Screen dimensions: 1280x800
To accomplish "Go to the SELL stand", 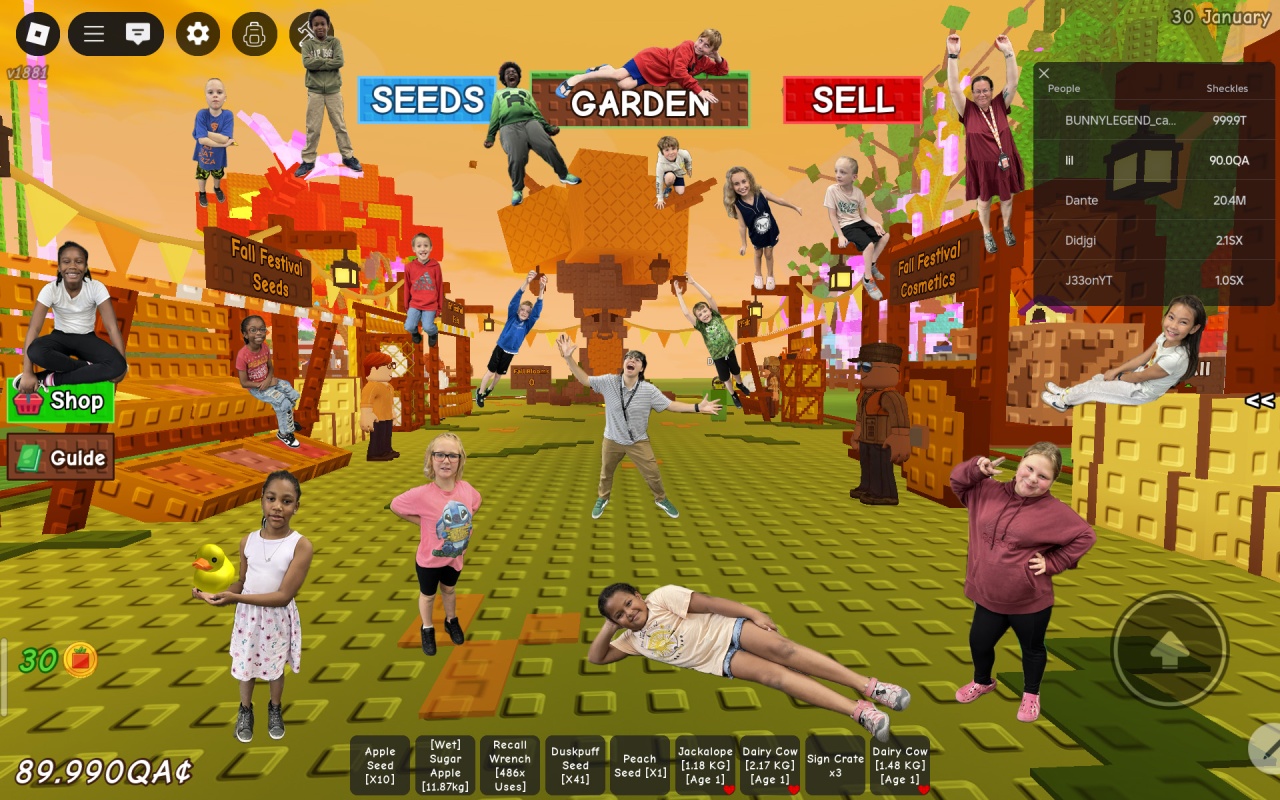I will pyautogui.click(x=852, y=100).
